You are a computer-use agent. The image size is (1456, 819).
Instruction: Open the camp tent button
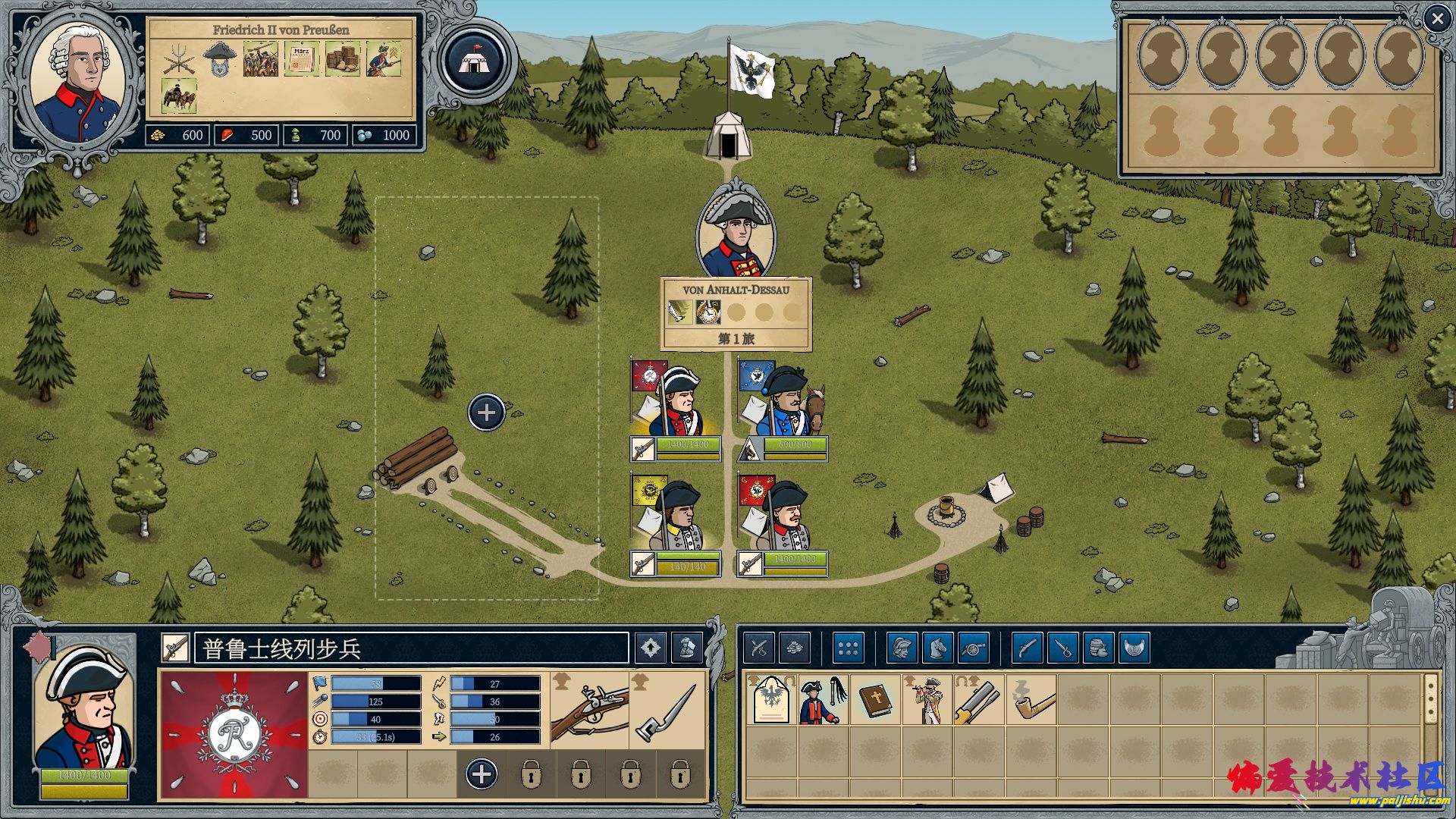pyautogui.click(x=475, y=61)
